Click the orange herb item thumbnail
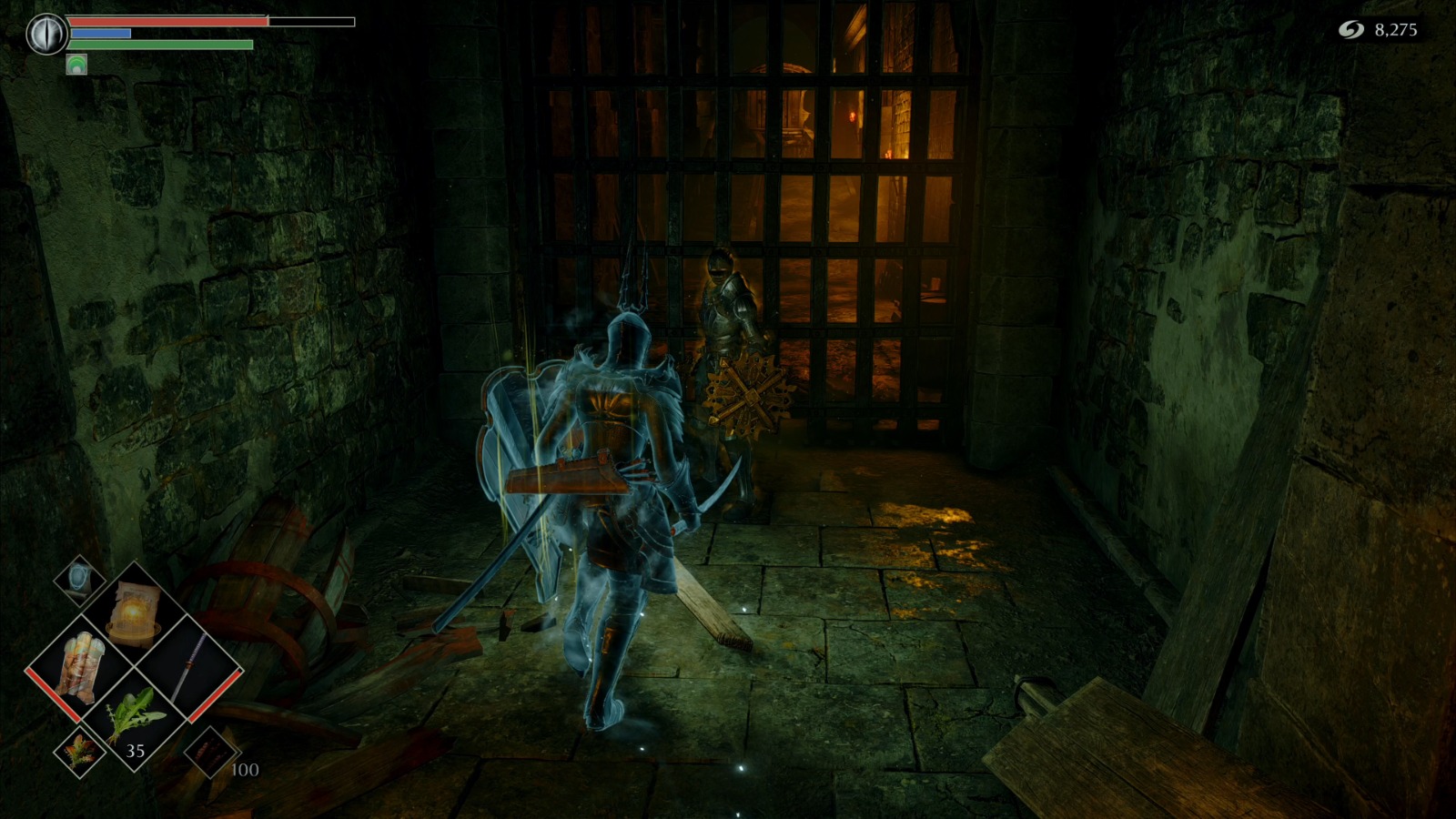1456x819 pixels. tap(78, 750)
